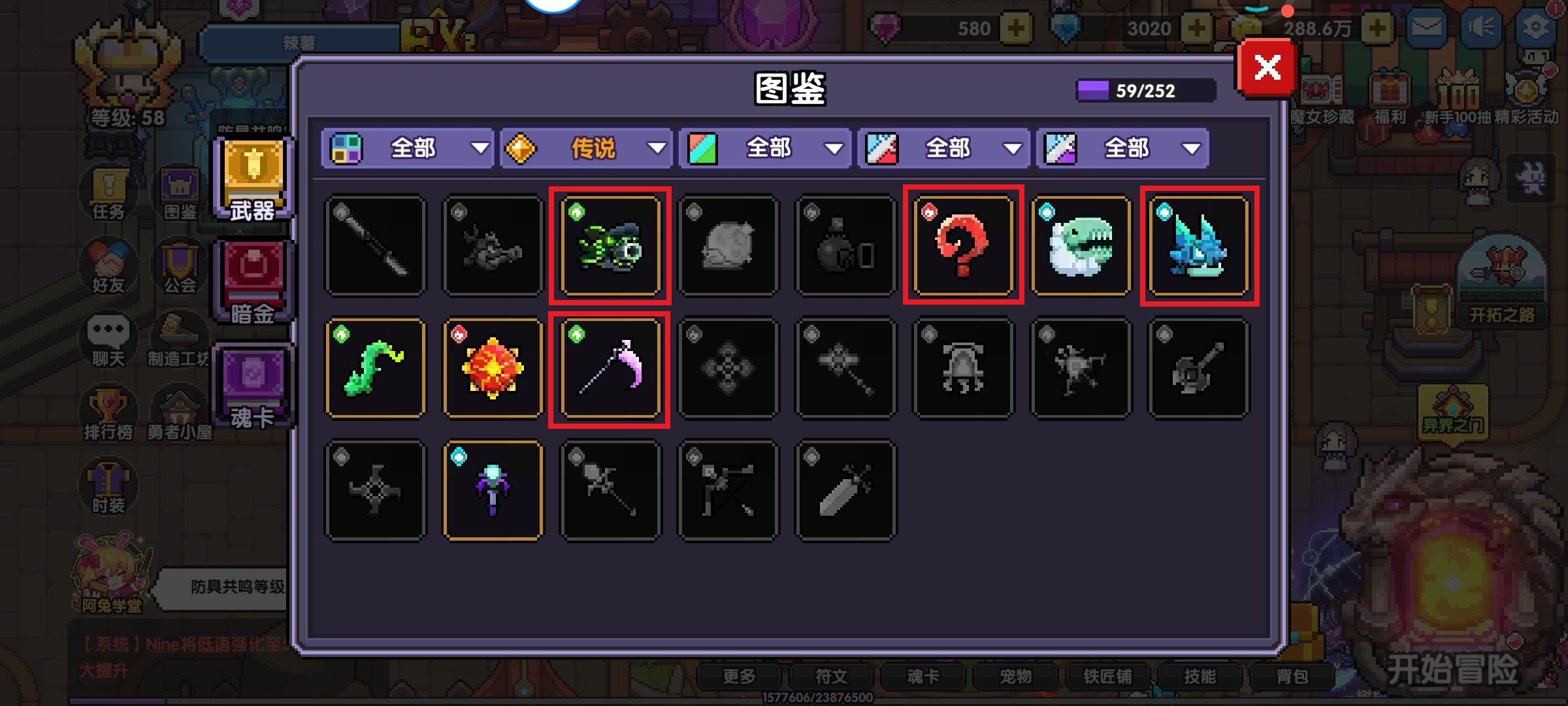Screen dimensions: 1568x706
Task: Open the 传说 rarity filter dropdown
Action: click(587, 149)
